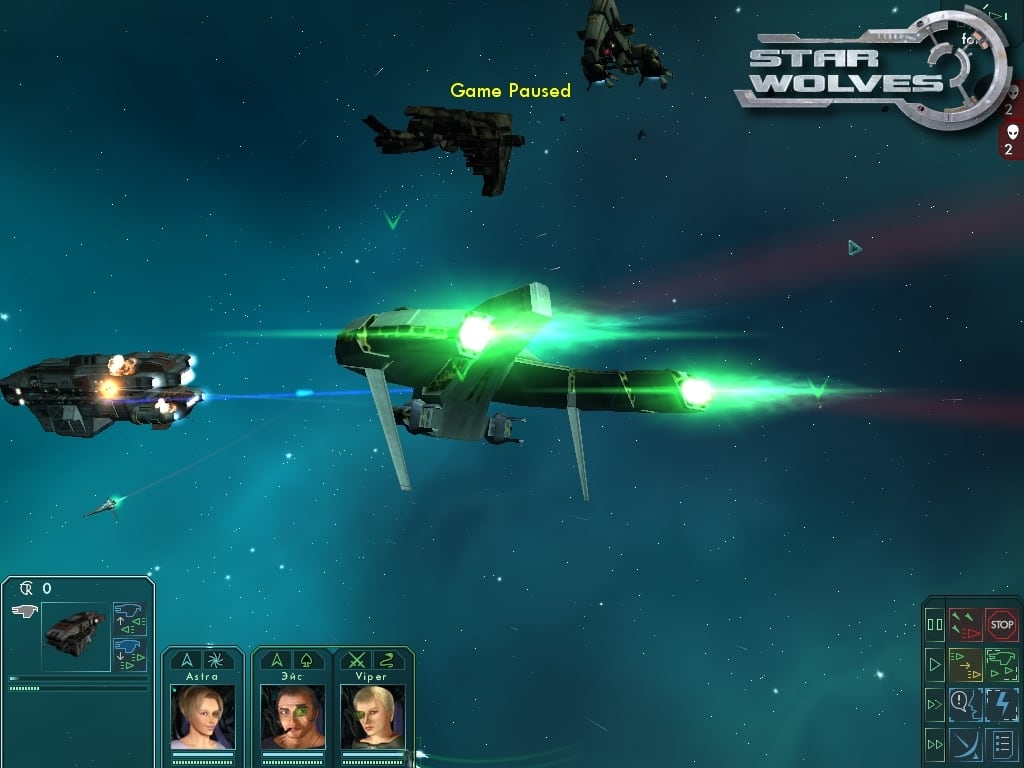Click the green hand escort-ship command
1024x768 pixels.
click(x=1001, y=664)
